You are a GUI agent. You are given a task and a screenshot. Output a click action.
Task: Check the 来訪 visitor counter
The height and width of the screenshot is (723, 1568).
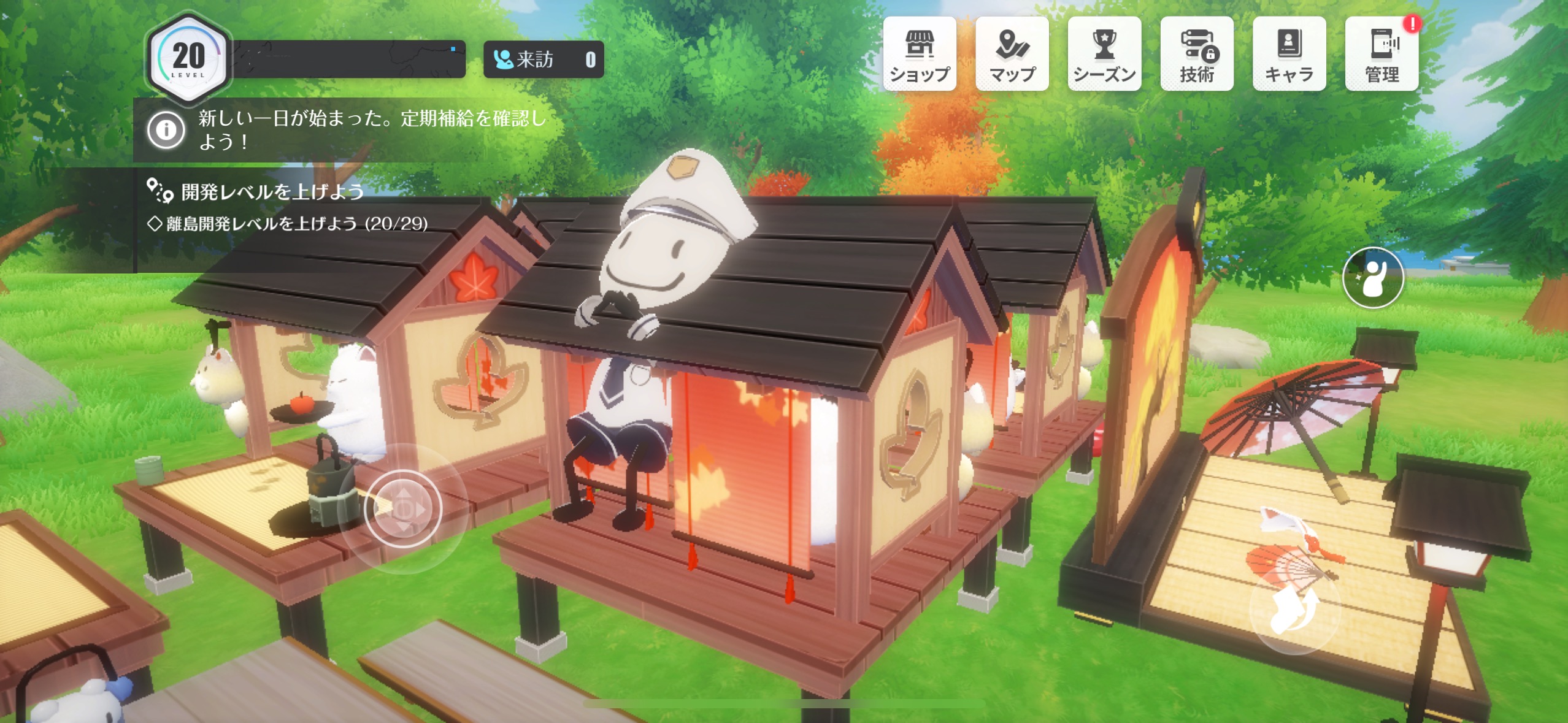click(x=544, y=59)
